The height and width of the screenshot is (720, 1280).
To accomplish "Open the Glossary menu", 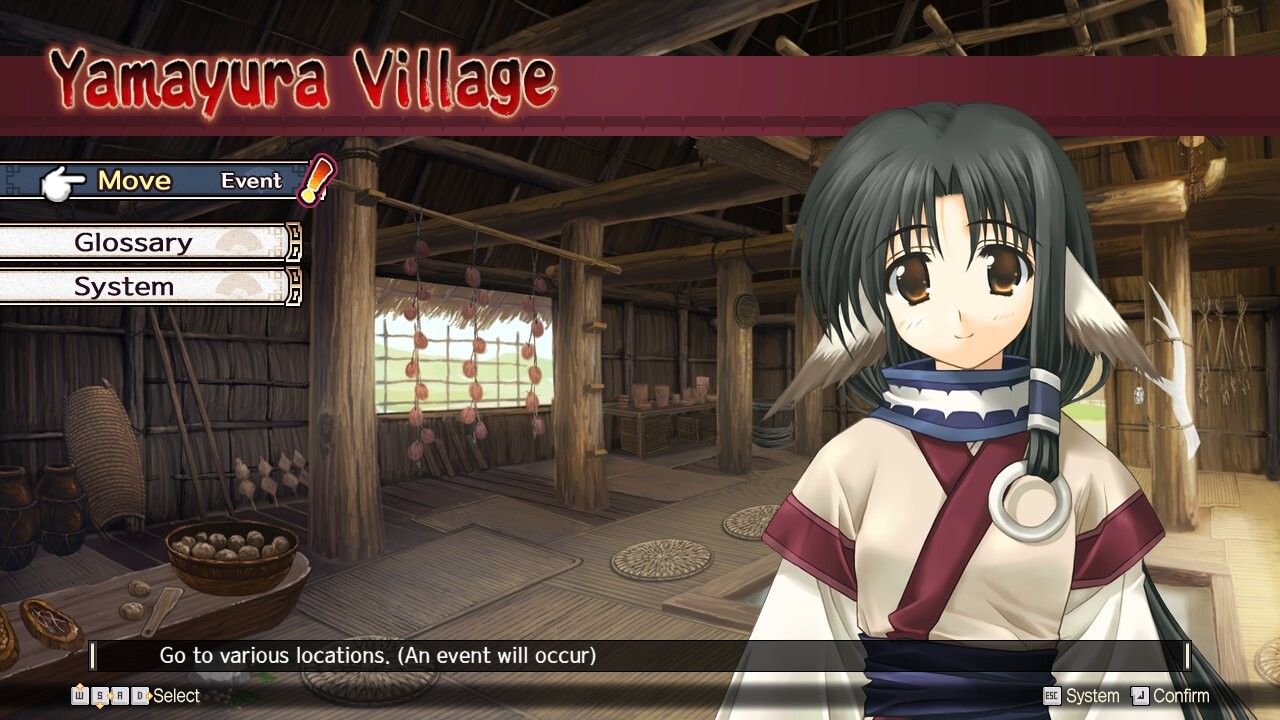I will point(135,243).
